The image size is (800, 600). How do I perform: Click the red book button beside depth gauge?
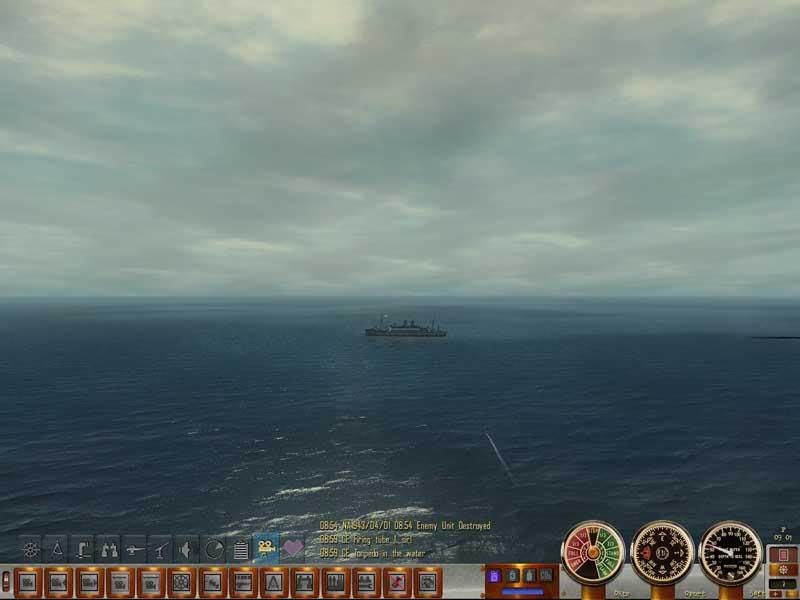783,555
